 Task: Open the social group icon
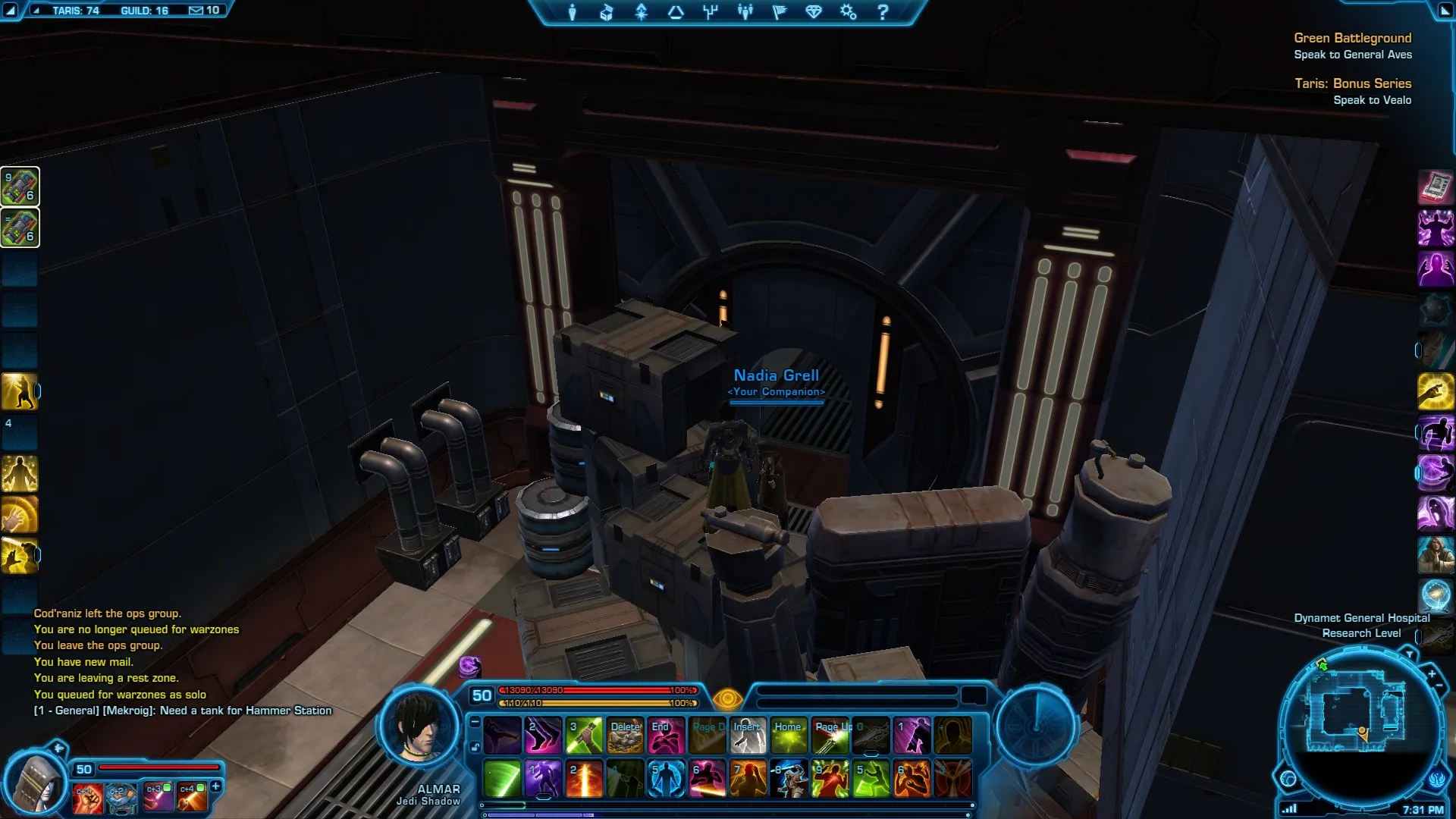[x=745, y=12]
